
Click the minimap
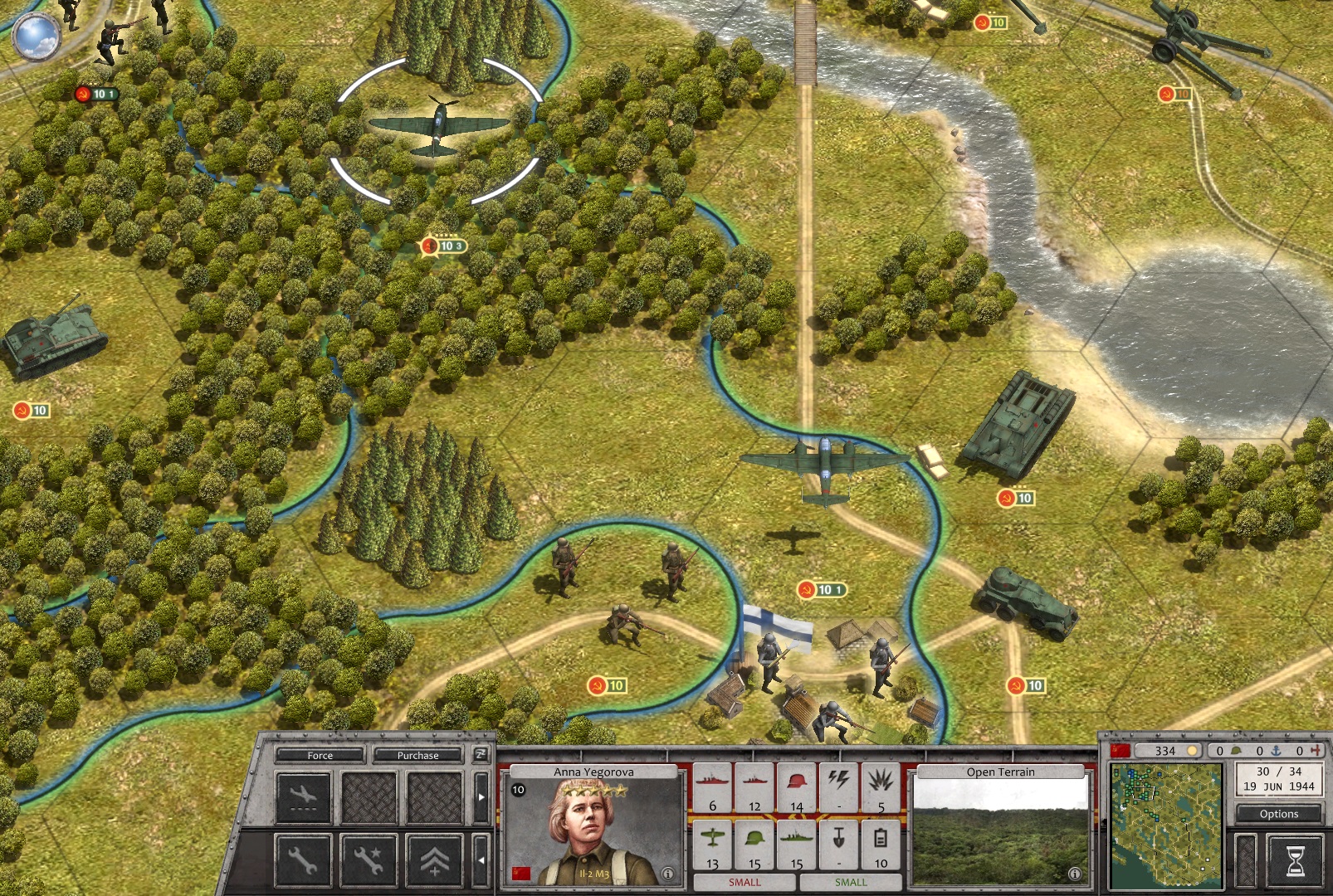[1166, 825]
